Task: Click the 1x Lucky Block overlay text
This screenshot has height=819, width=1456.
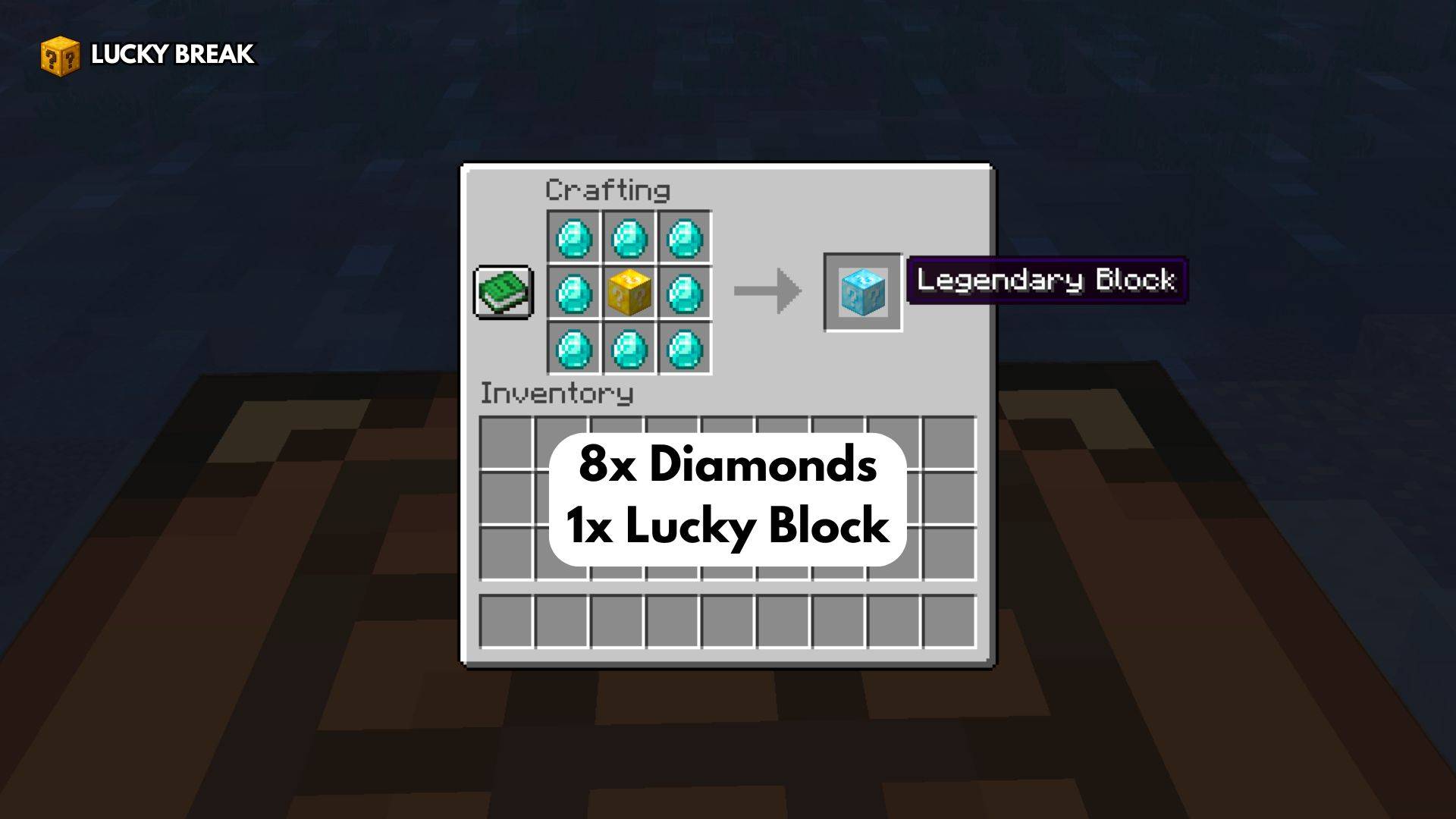Action: coord(726,525)
